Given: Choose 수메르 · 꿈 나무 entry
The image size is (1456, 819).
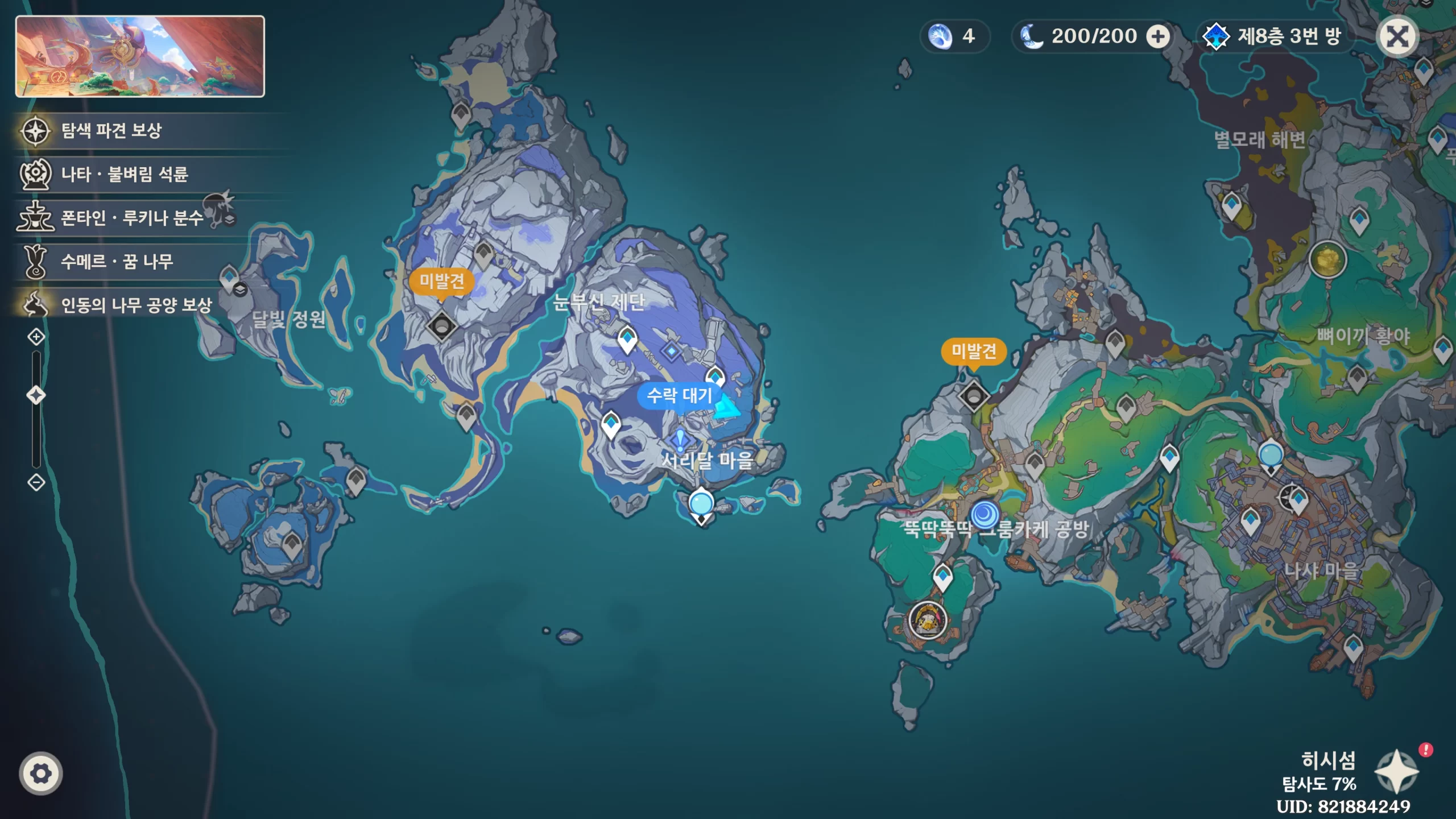Looking at the screenshot, I should [x=117, y=262].
